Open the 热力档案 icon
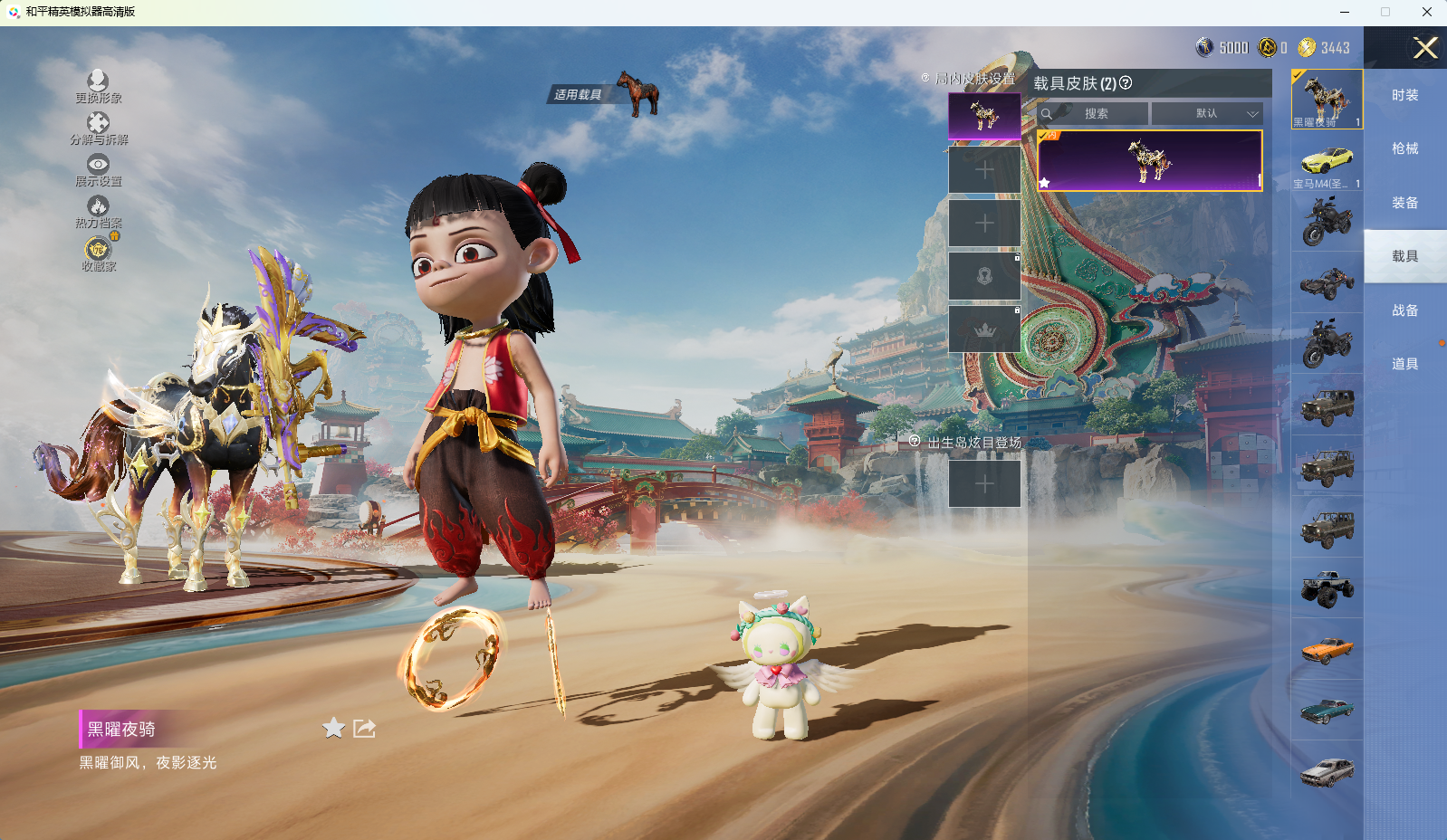The width and height of the screenshot is (1447, 840). click(98, 211)
